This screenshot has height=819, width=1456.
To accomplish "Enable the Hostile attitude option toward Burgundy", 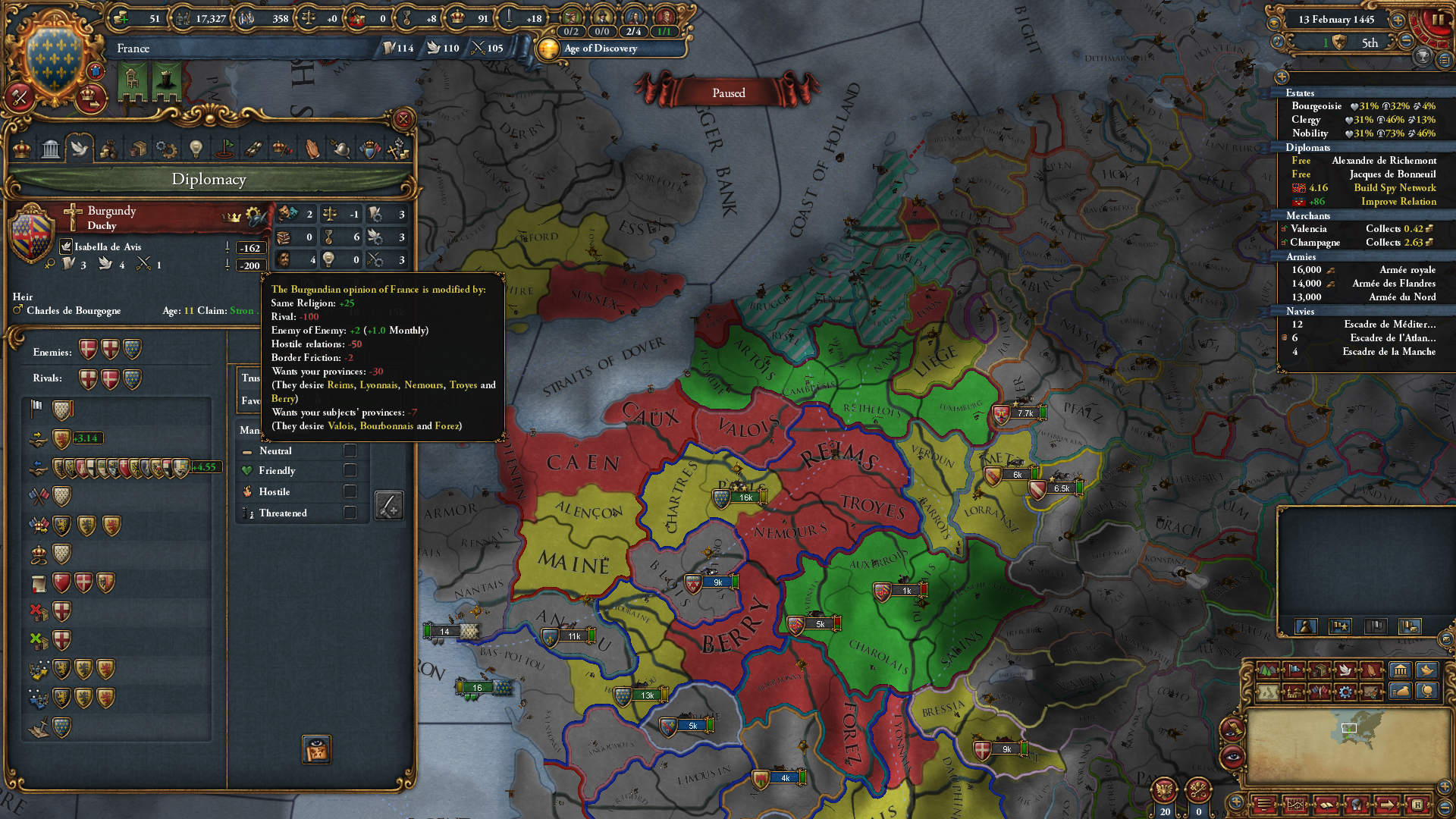I will pyautogui.click(x=350, y=491).
